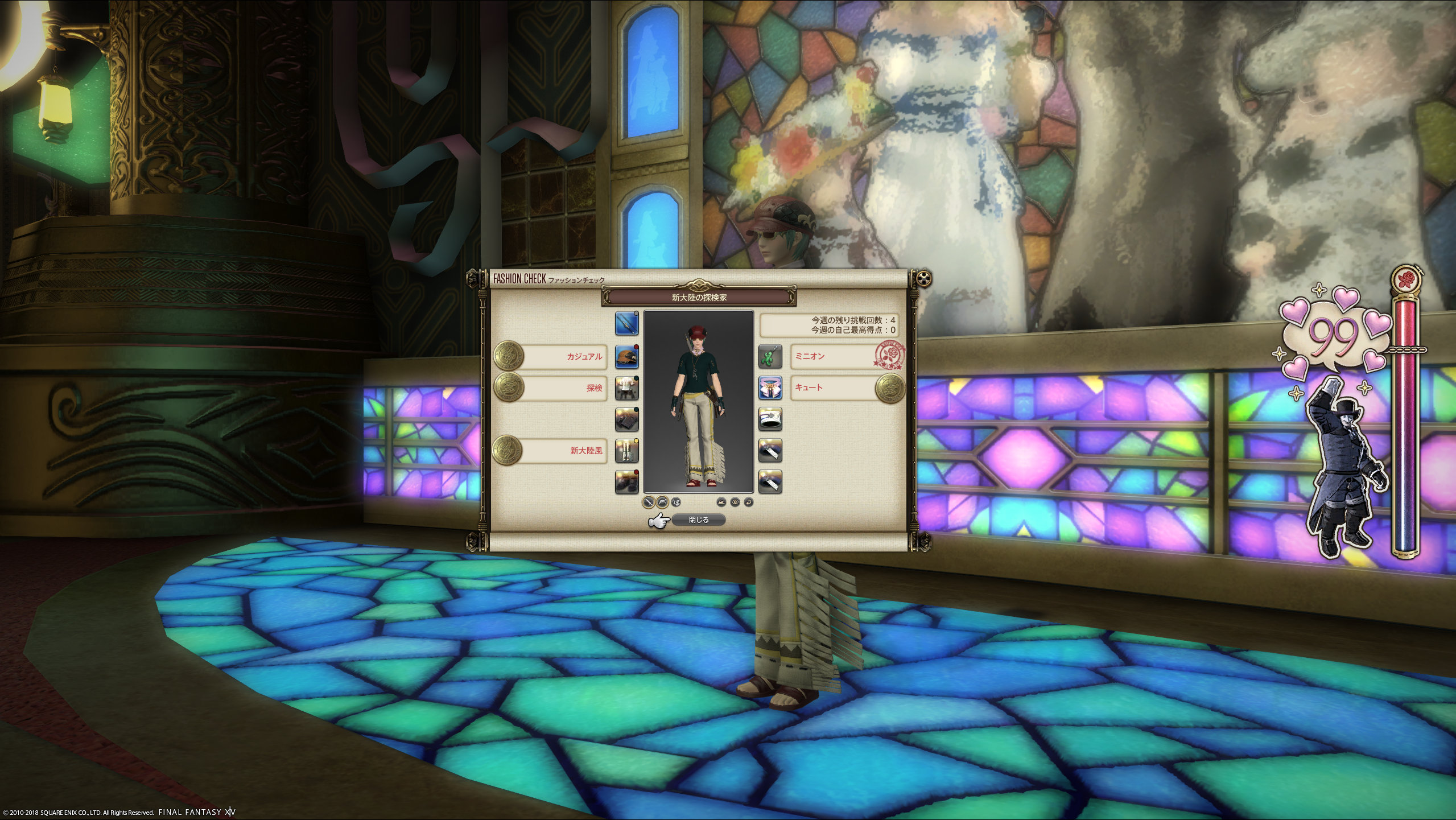Select the white bracelet slot
This screenshot has width=1456, height=820.
point(770,419)
